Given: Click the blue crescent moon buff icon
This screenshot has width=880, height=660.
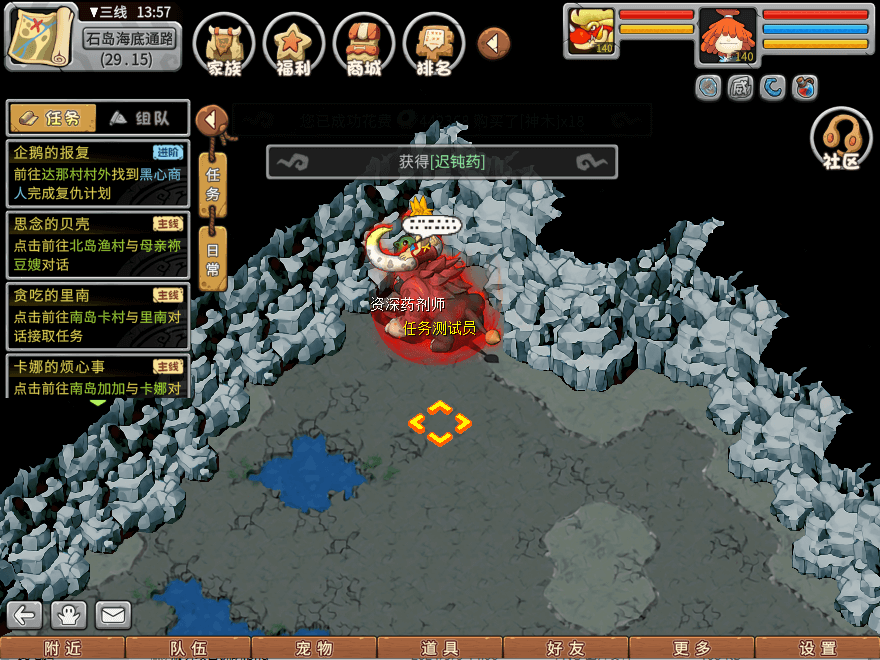Looking at the screenshot, I should pyautogui.click(x=772, y=88).
